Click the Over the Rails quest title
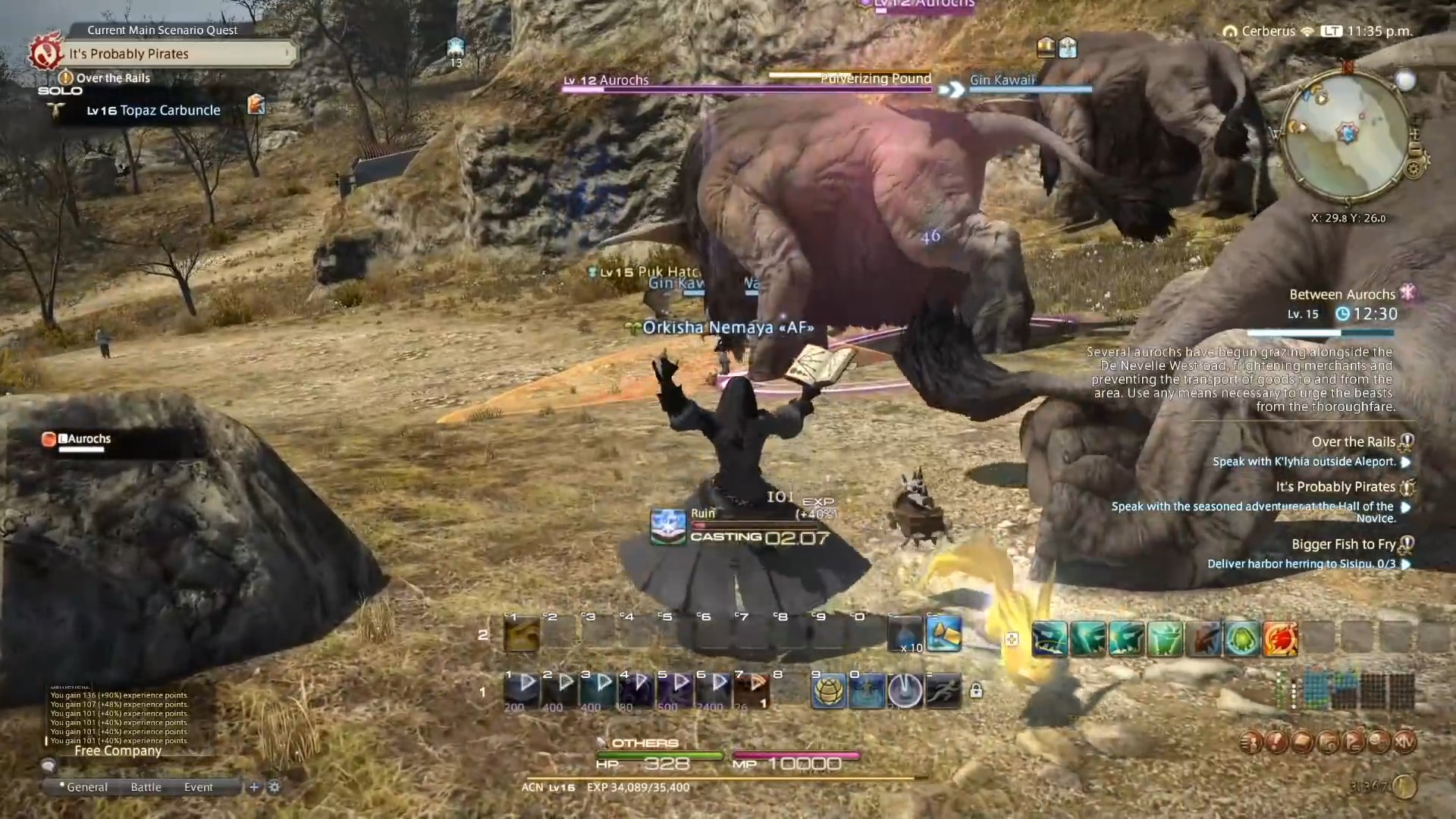 [1353, 441]
